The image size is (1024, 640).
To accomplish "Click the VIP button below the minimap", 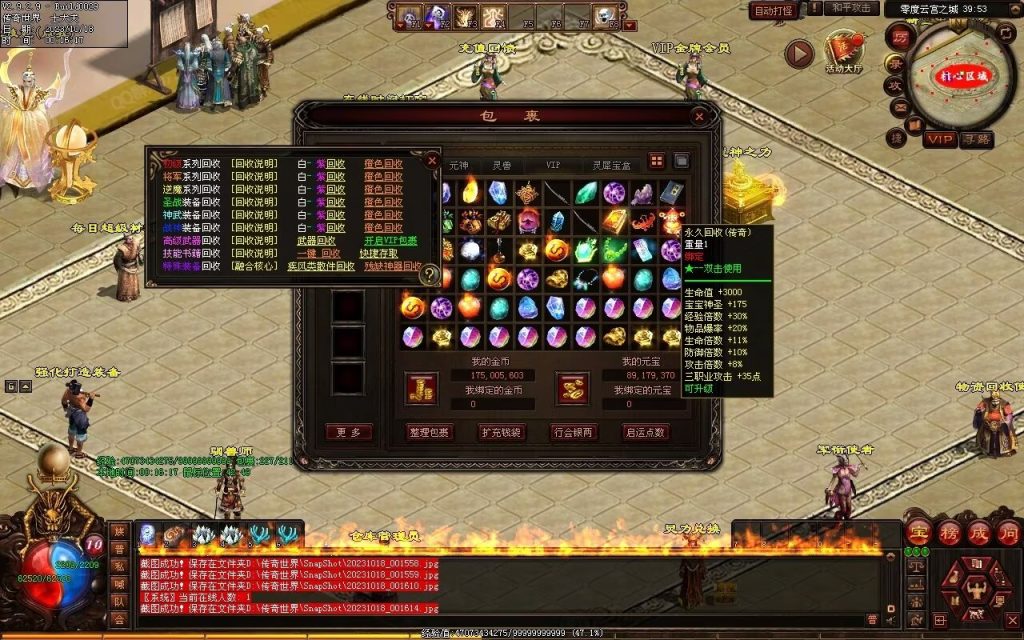I will [x=938, y=139].
